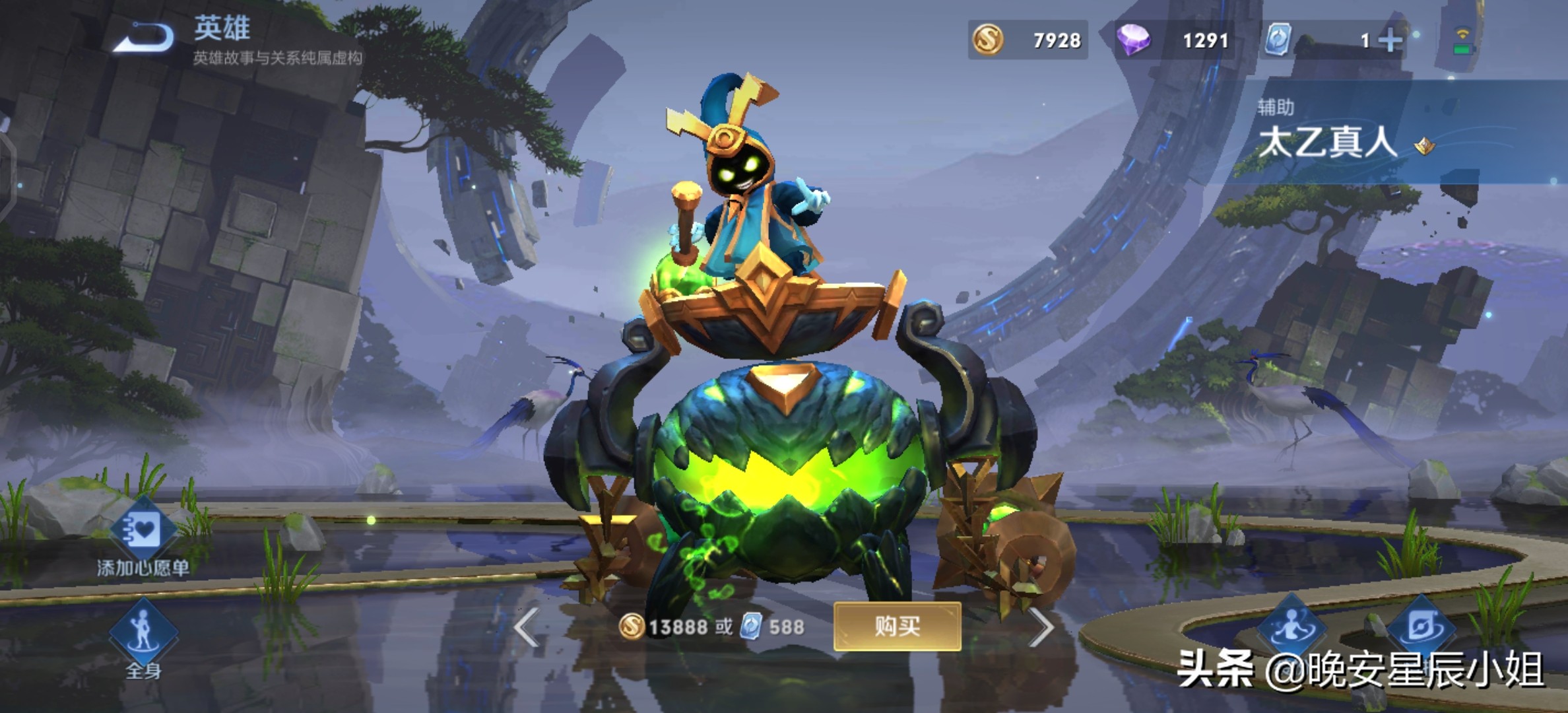Go back using the return arrow
This screenshot has height=713, width=1568.
[144, 38]
